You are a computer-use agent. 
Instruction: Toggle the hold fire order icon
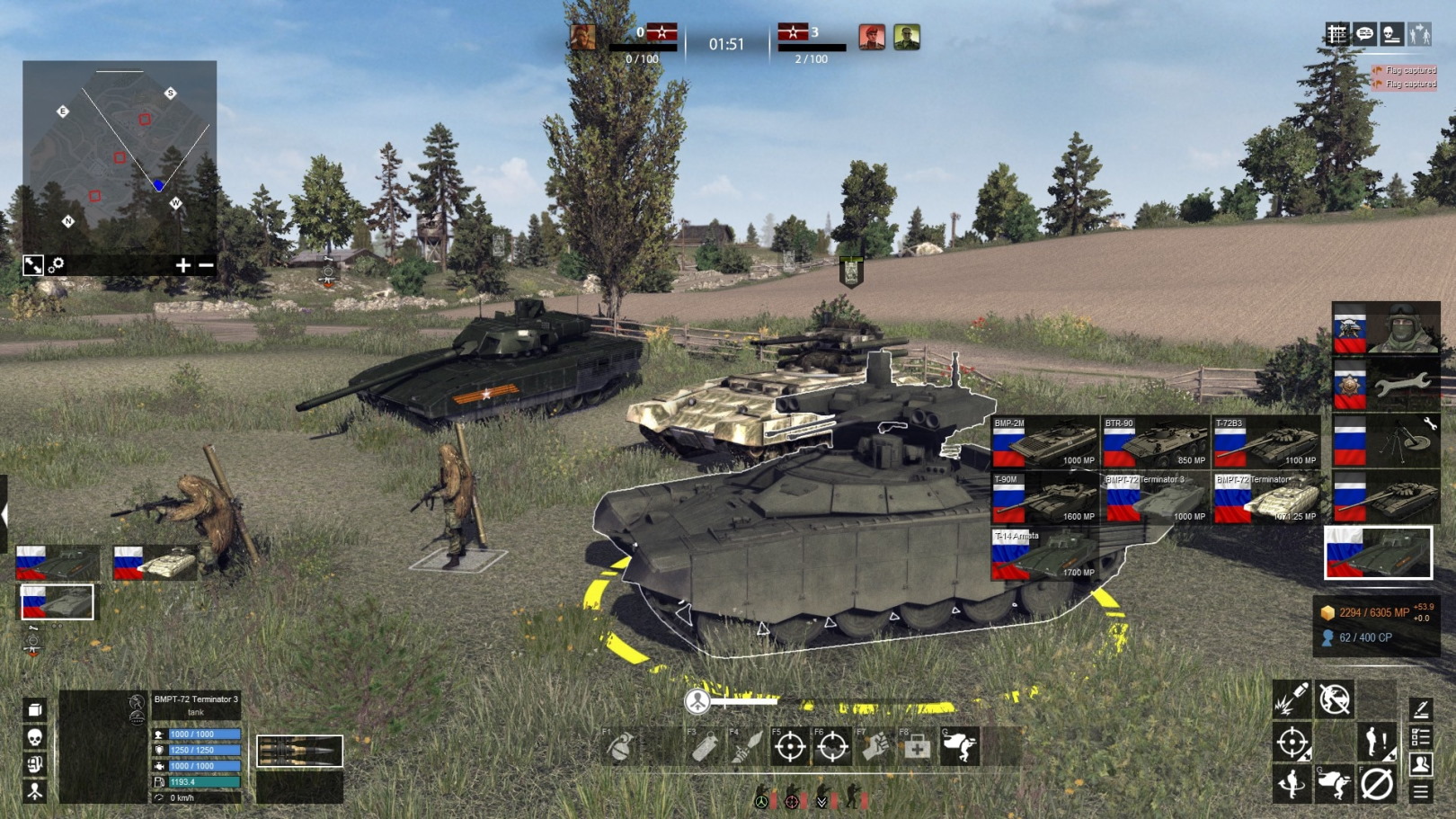(x=1335, y=699)
